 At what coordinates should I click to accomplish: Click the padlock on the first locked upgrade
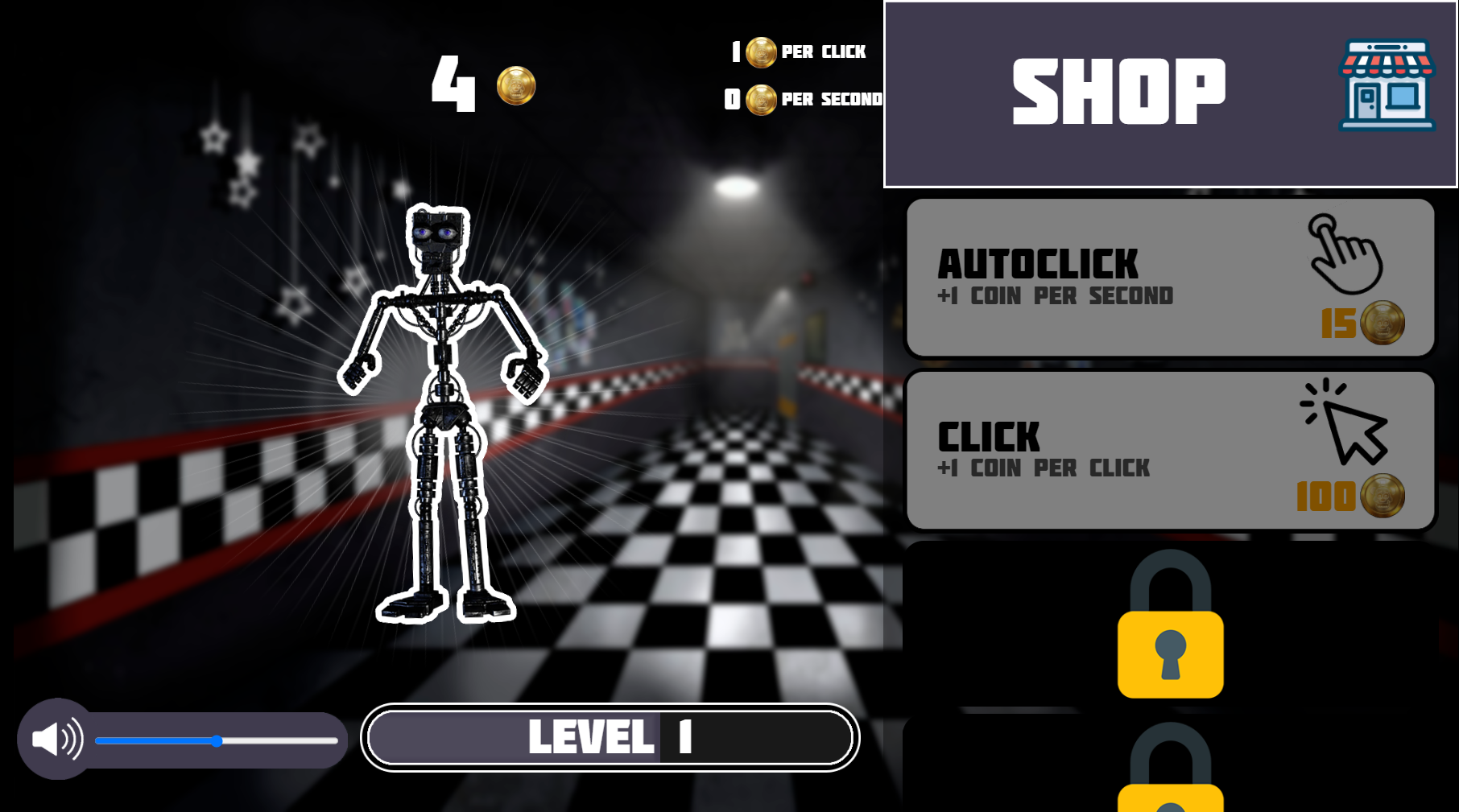pos(1169,636)
